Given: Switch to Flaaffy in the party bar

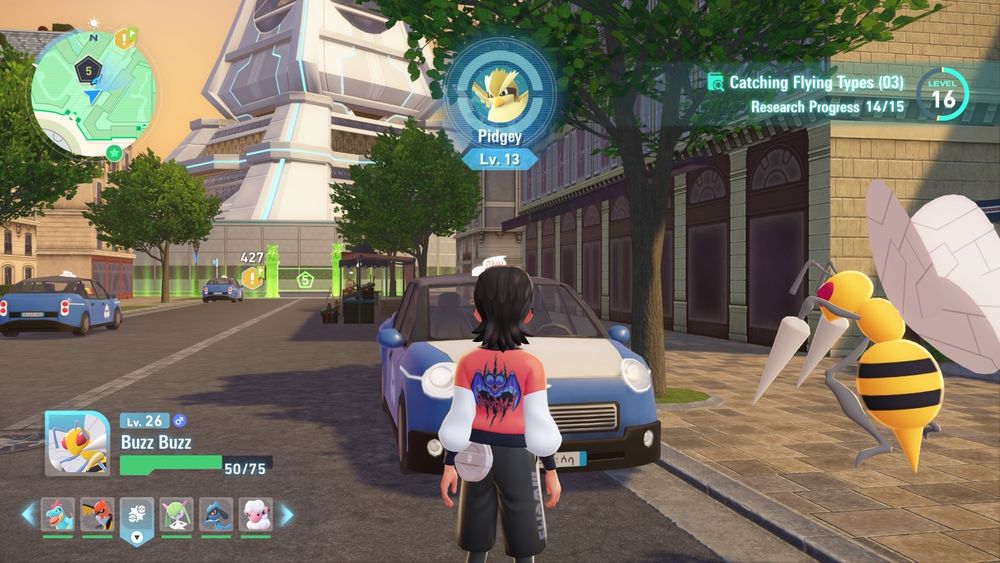Looking at the screenshot, I should (255, 515).
